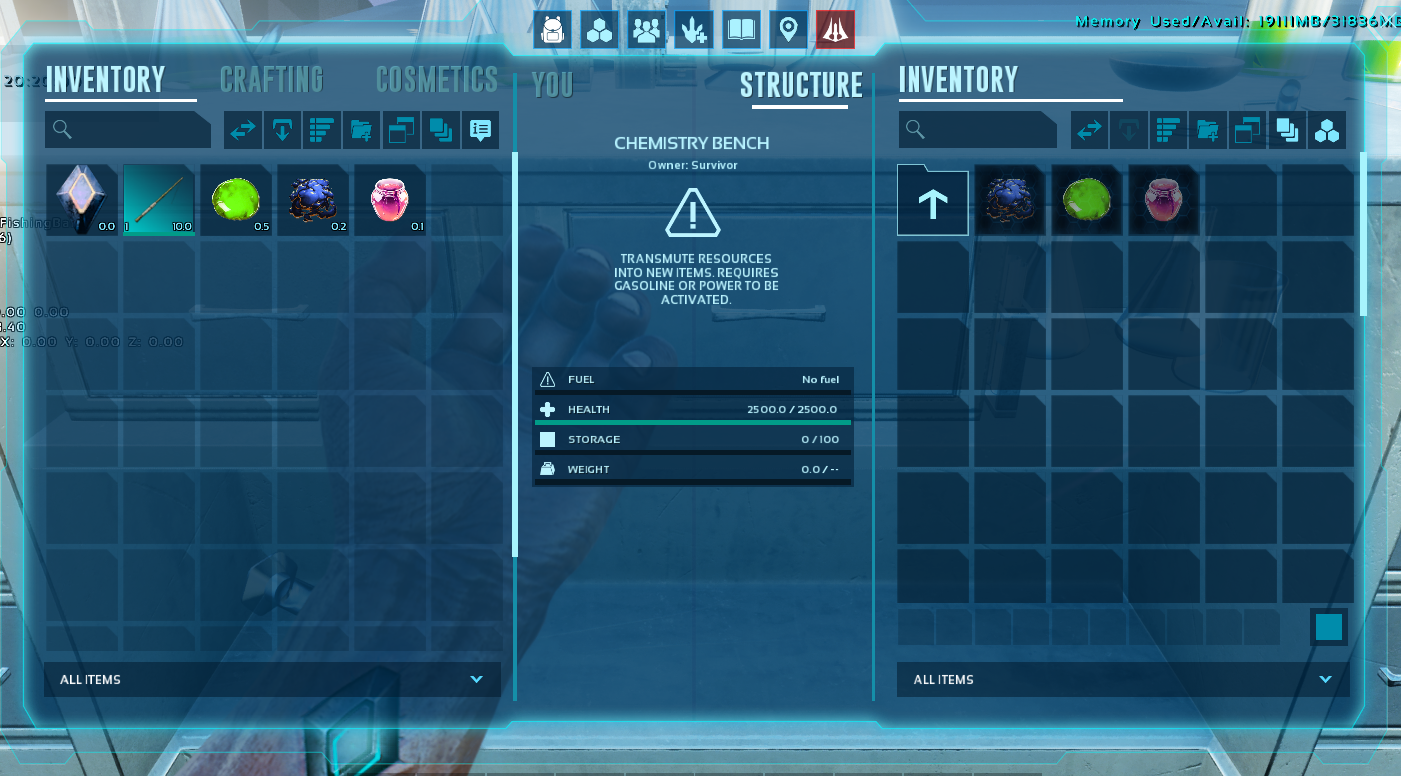Select the You tab

[x=553, y=85]
